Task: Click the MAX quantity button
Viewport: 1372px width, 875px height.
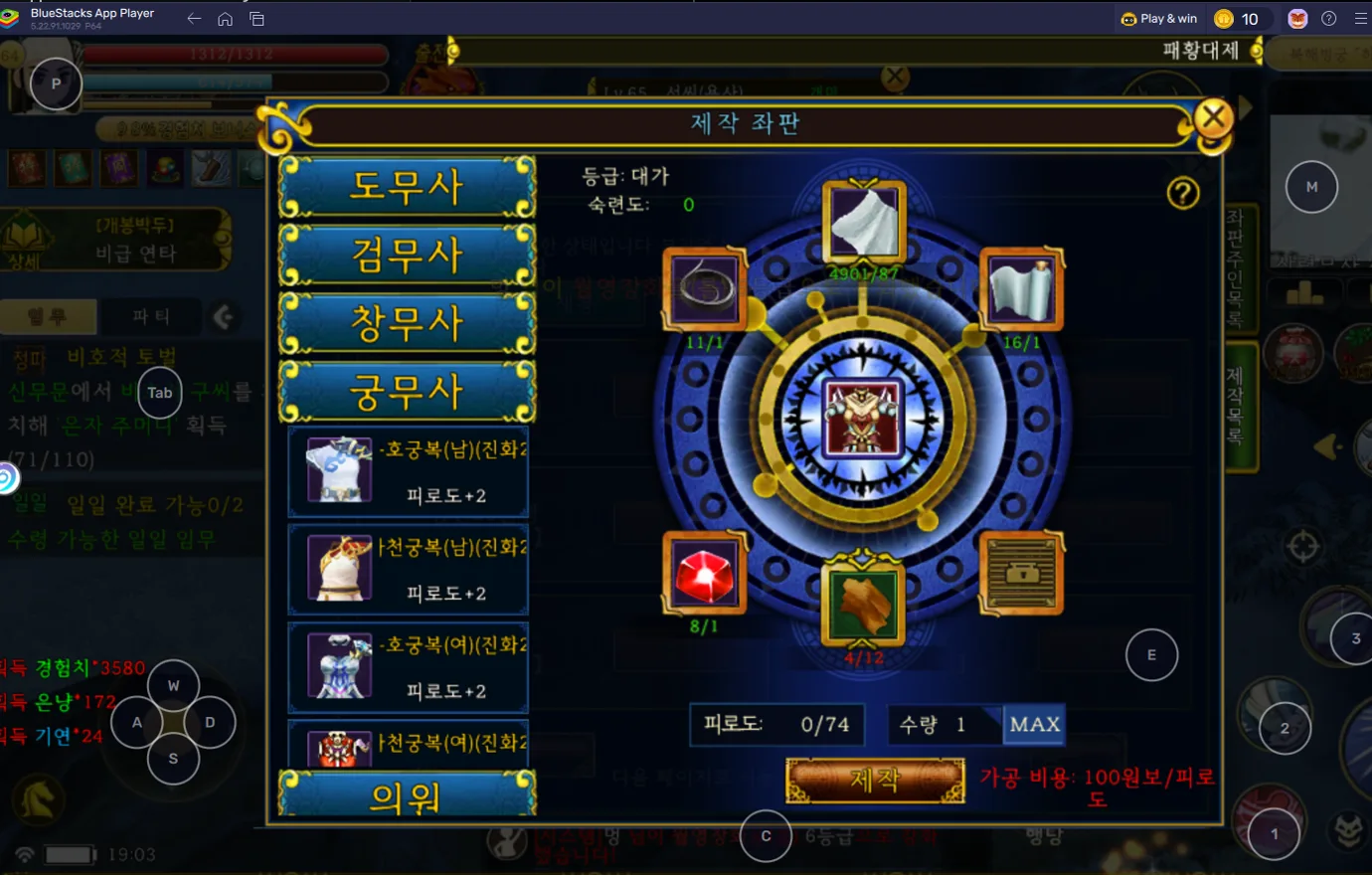Action: pyautogui.click(x=1034, y=724)
